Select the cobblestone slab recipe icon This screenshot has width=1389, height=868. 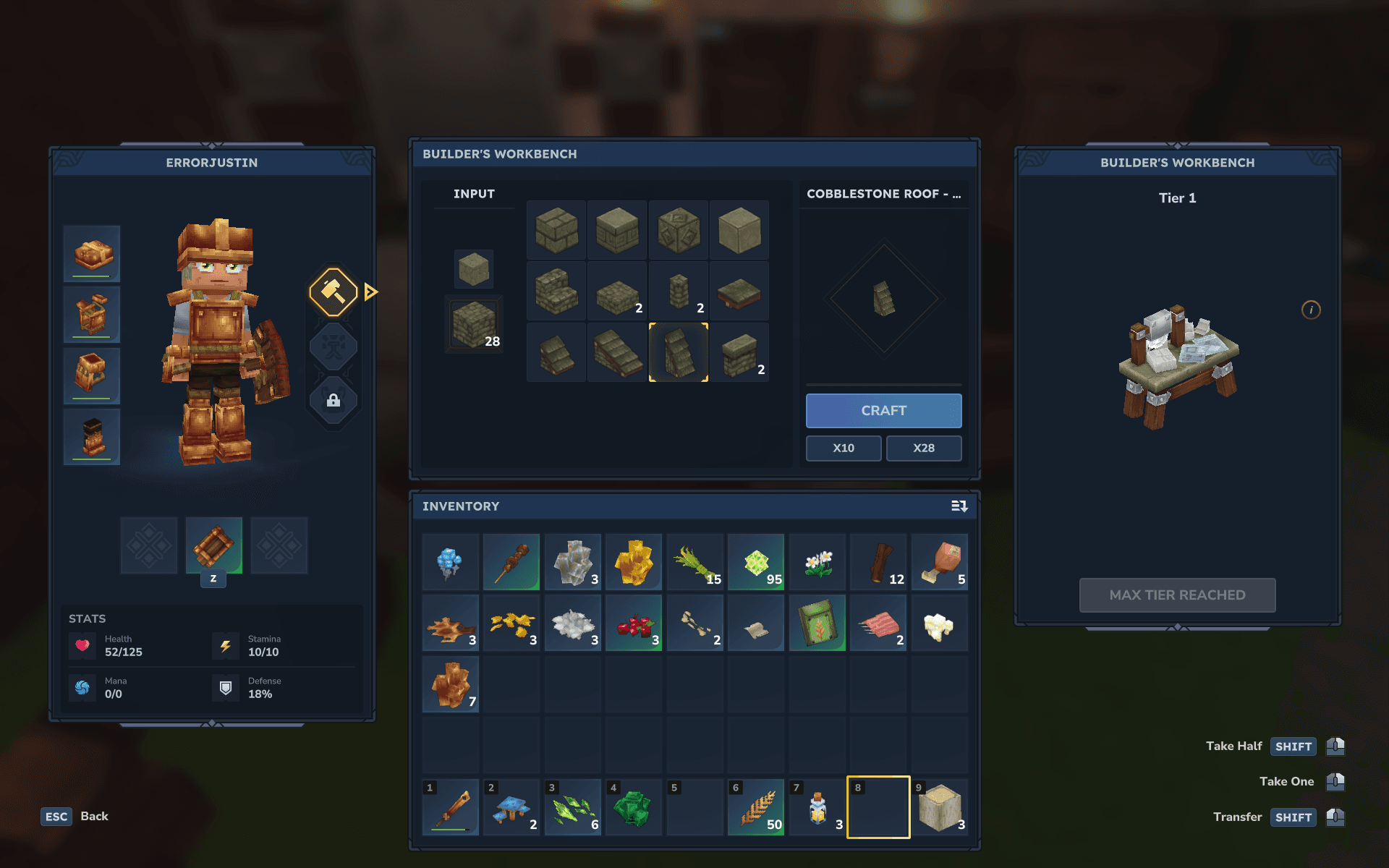point(617,291)
